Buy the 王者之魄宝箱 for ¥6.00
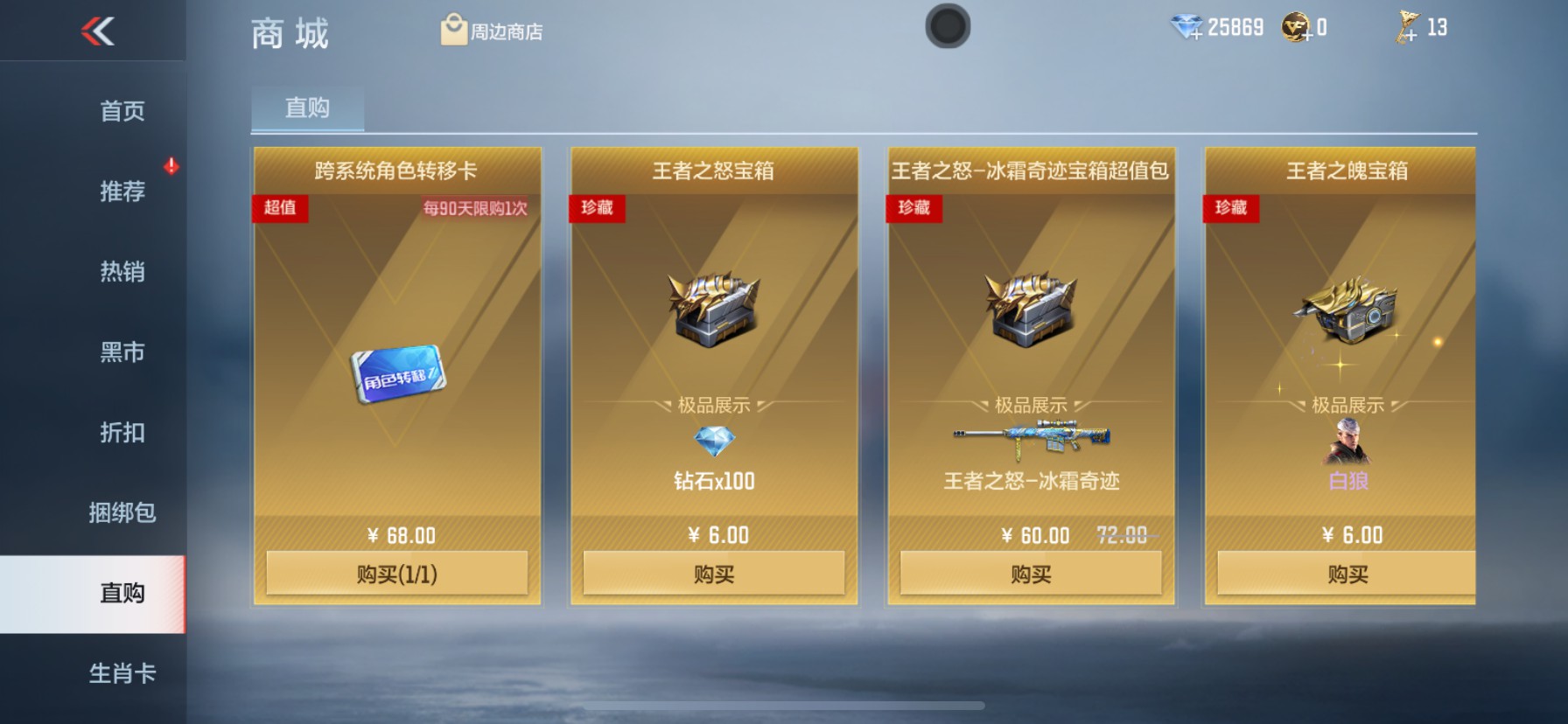This screenshot has width=1568, height=724. (x=1347, y=573)
